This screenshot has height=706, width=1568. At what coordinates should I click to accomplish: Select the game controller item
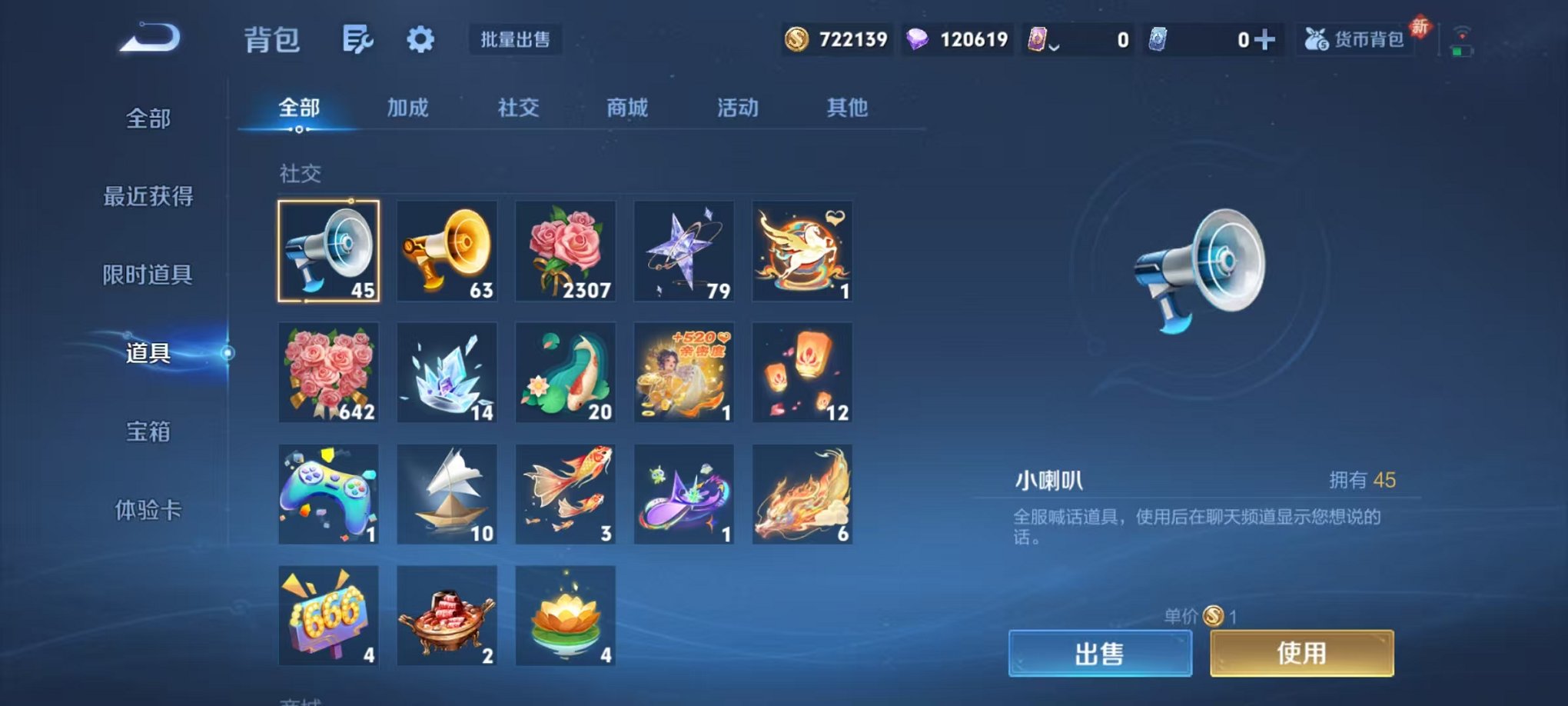pyautogui.click(x=328, y=495)
